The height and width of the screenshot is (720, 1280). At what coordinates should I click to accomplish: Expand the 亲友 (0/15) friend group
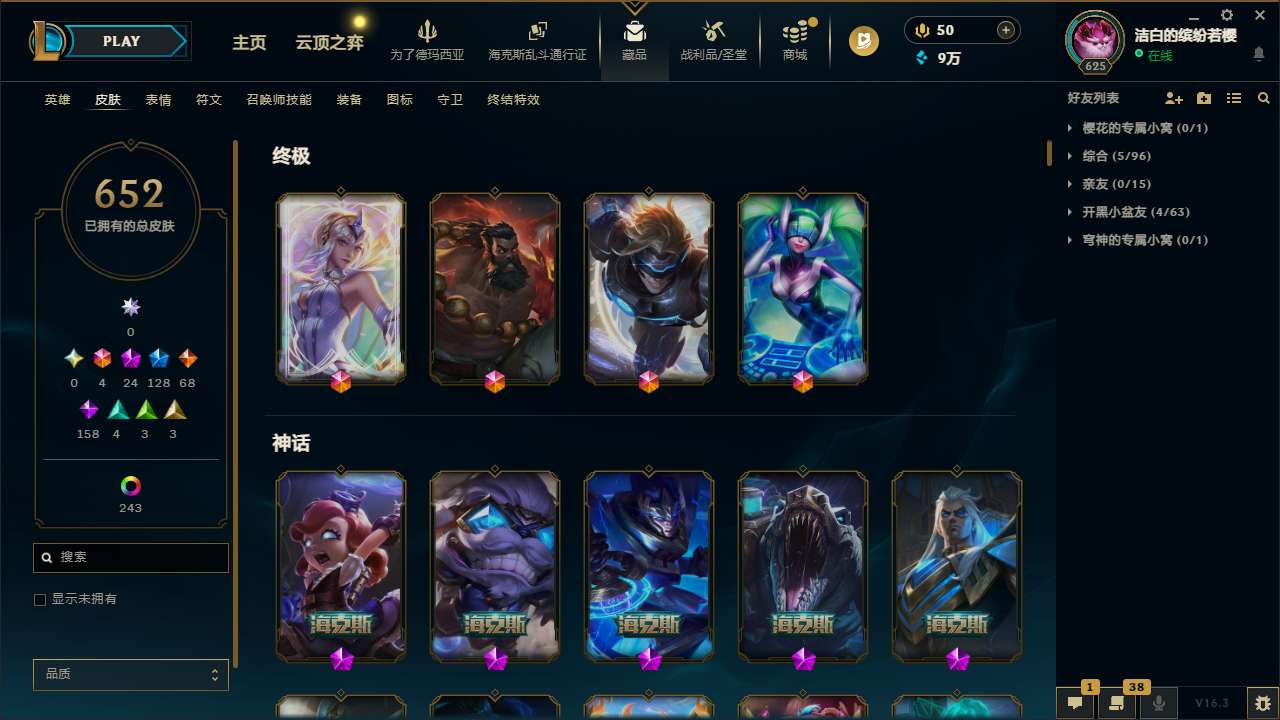click(x=1116, y=183)
